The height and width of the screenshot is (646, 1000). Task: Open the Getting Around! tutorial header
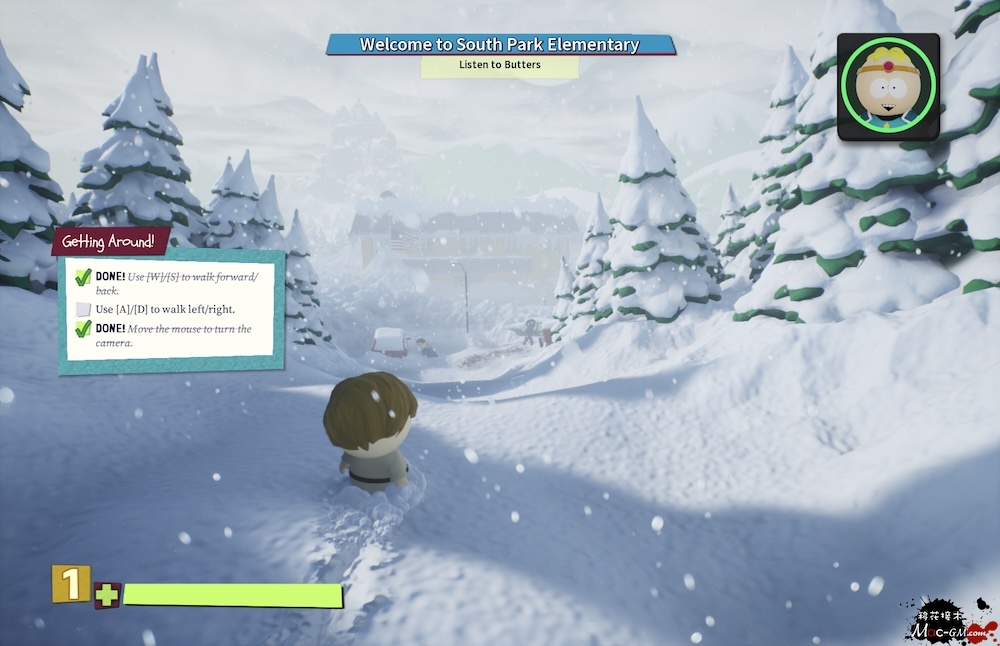pos(110,241)
